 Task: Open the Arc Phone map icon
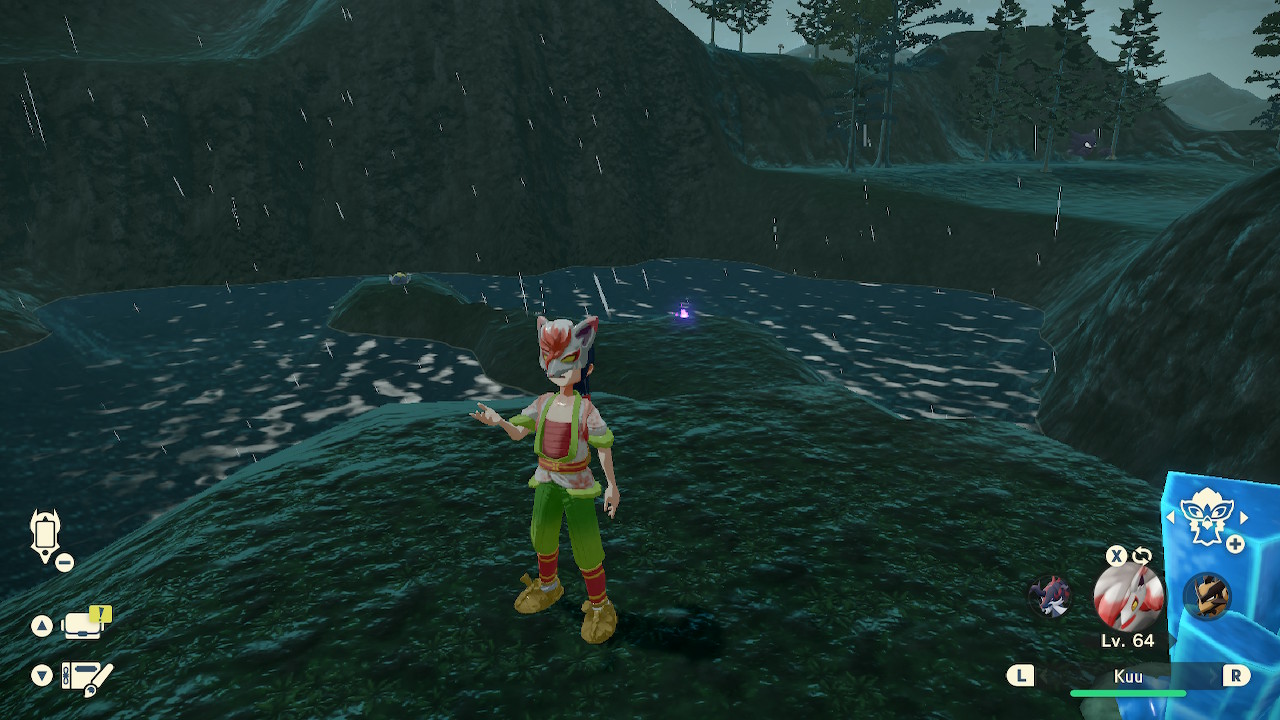tap(46, 534)
